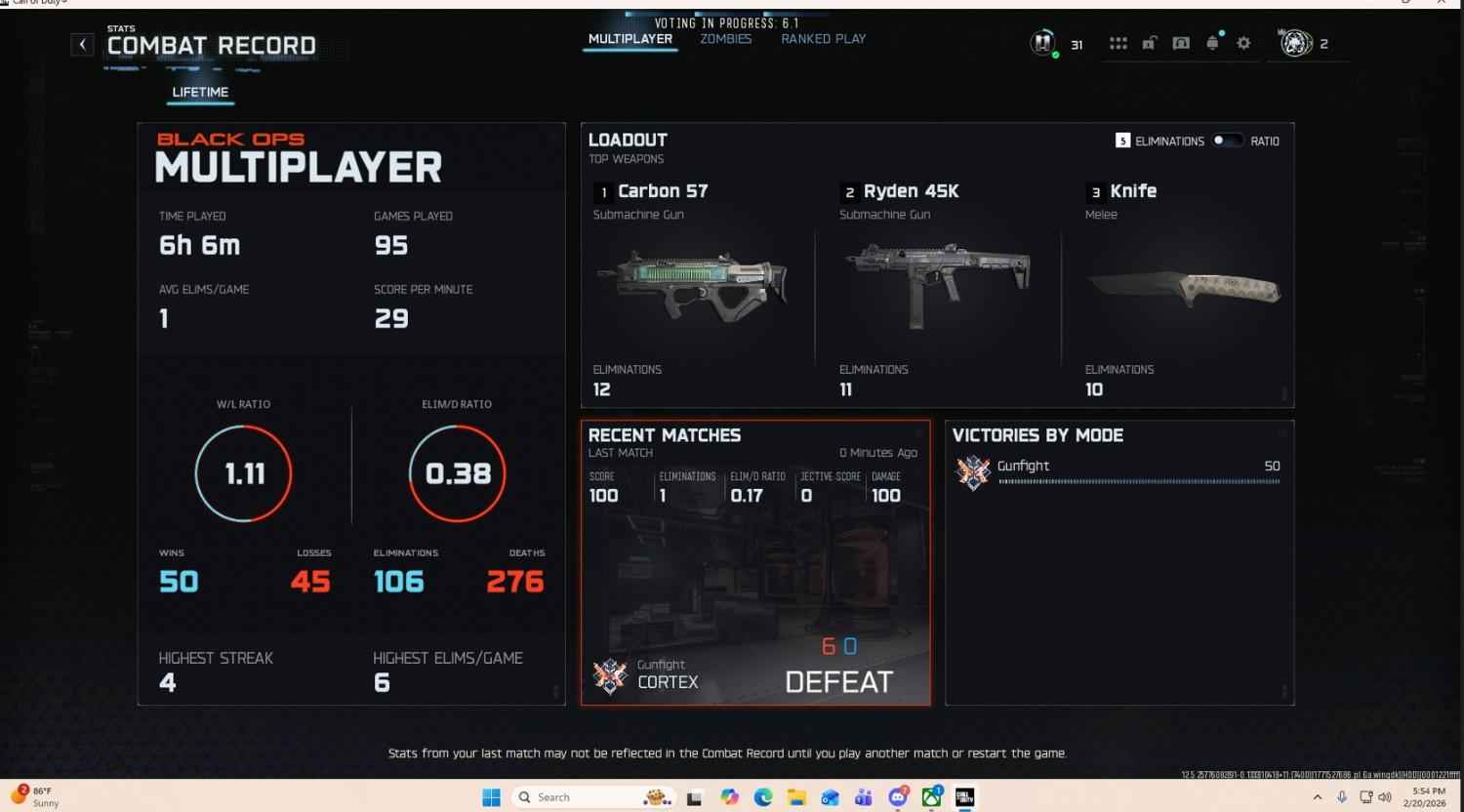1464x812 pixels.
Task: Select the Lifetime stats button
Action: [x=199, y=92]
